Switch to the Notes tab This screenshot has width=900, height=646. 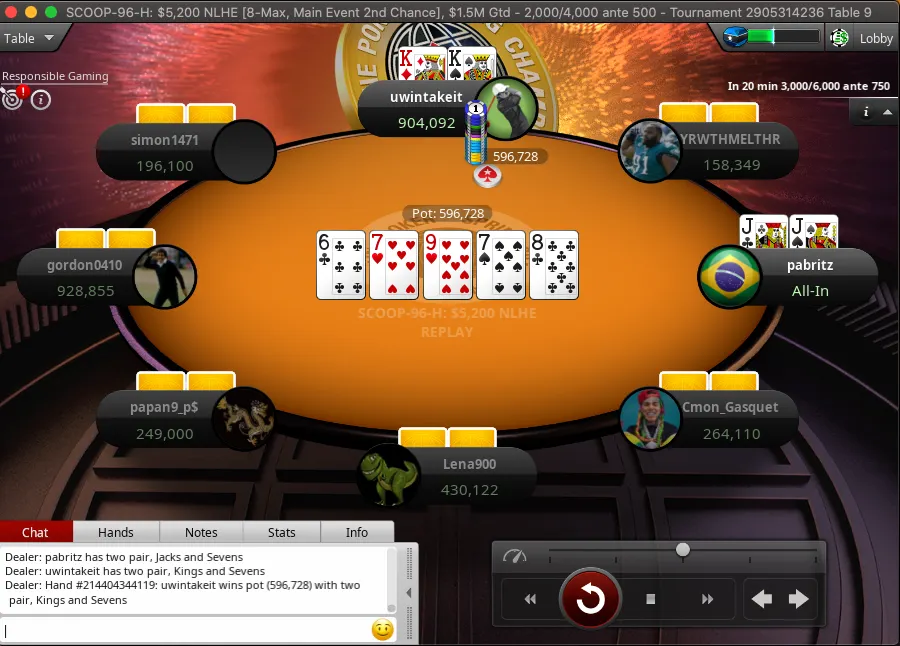point(201,532)
